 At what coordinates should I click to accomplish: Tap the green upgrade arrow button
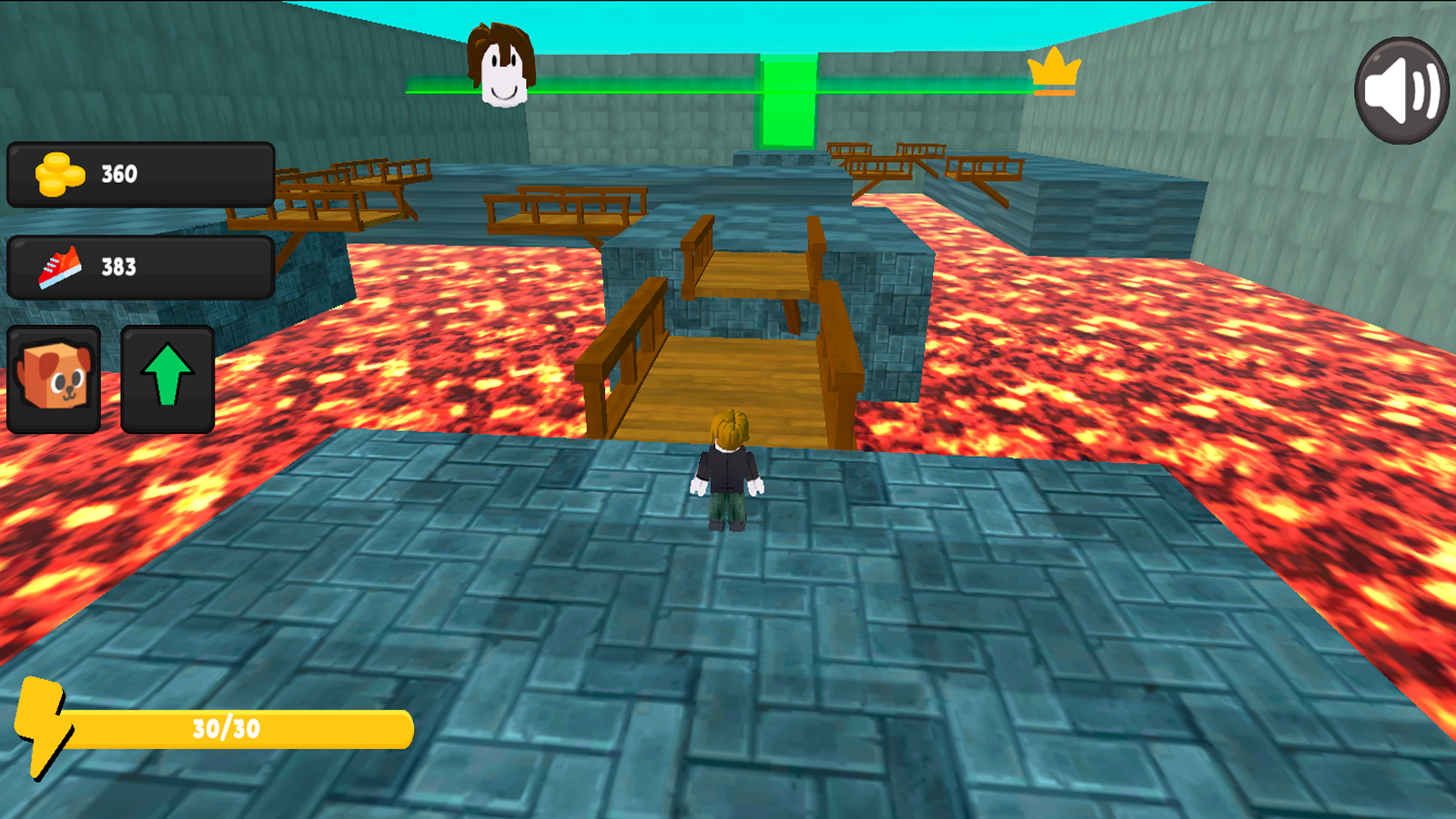pos(167,376)
